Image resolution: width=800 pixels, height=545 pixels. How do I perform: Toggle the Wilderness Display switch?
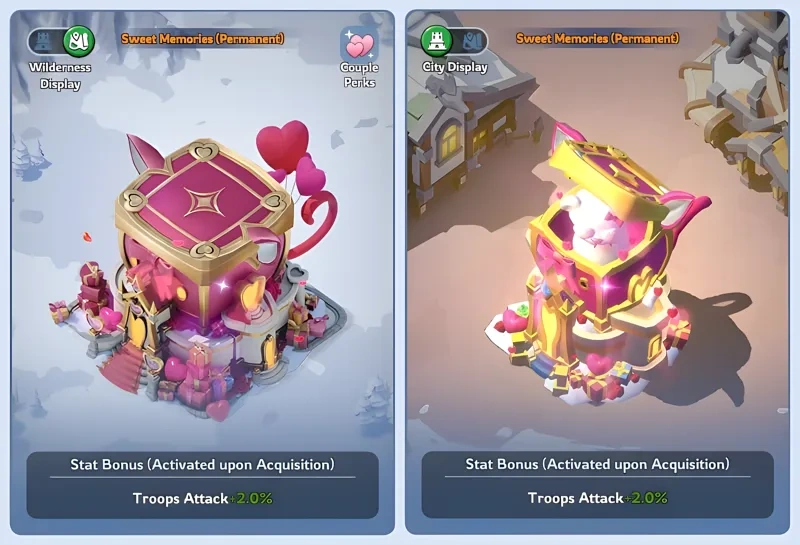[61, 42]
